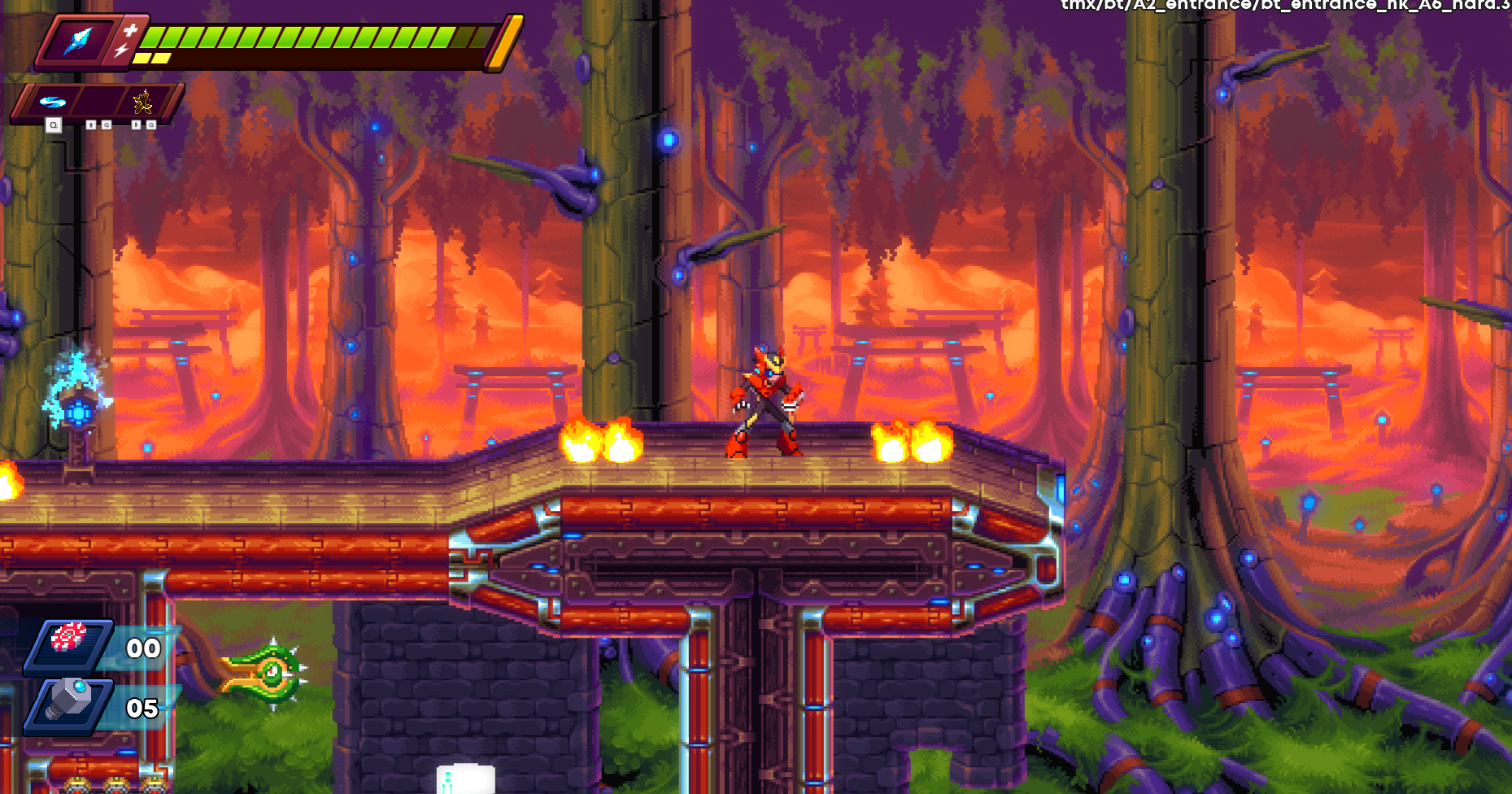Activate the blue swirl disc power slot

point(53,103)
